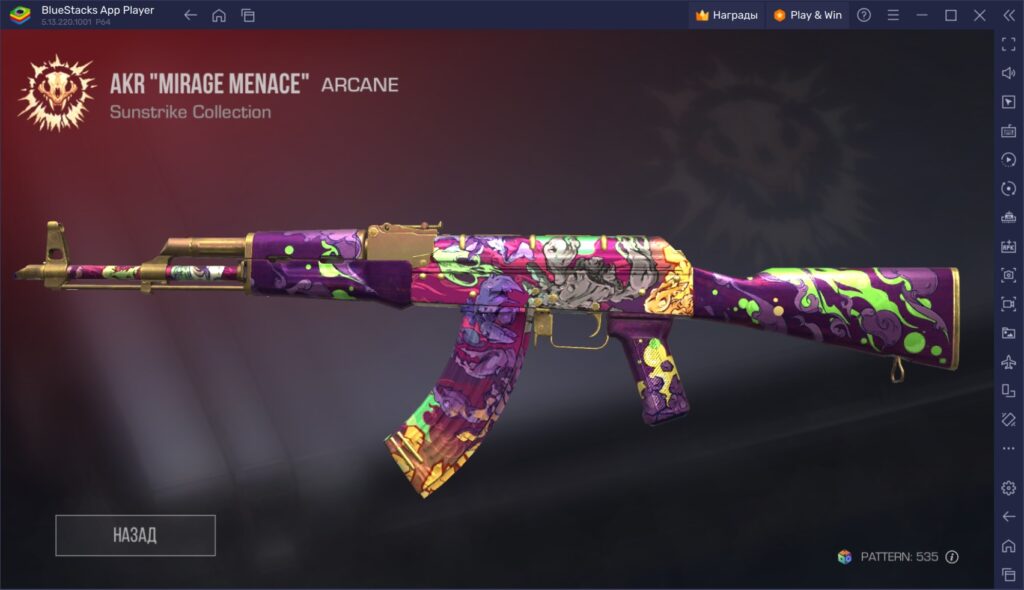
Task: Open the Награды rewards button
Action: [x=727, y=15]
